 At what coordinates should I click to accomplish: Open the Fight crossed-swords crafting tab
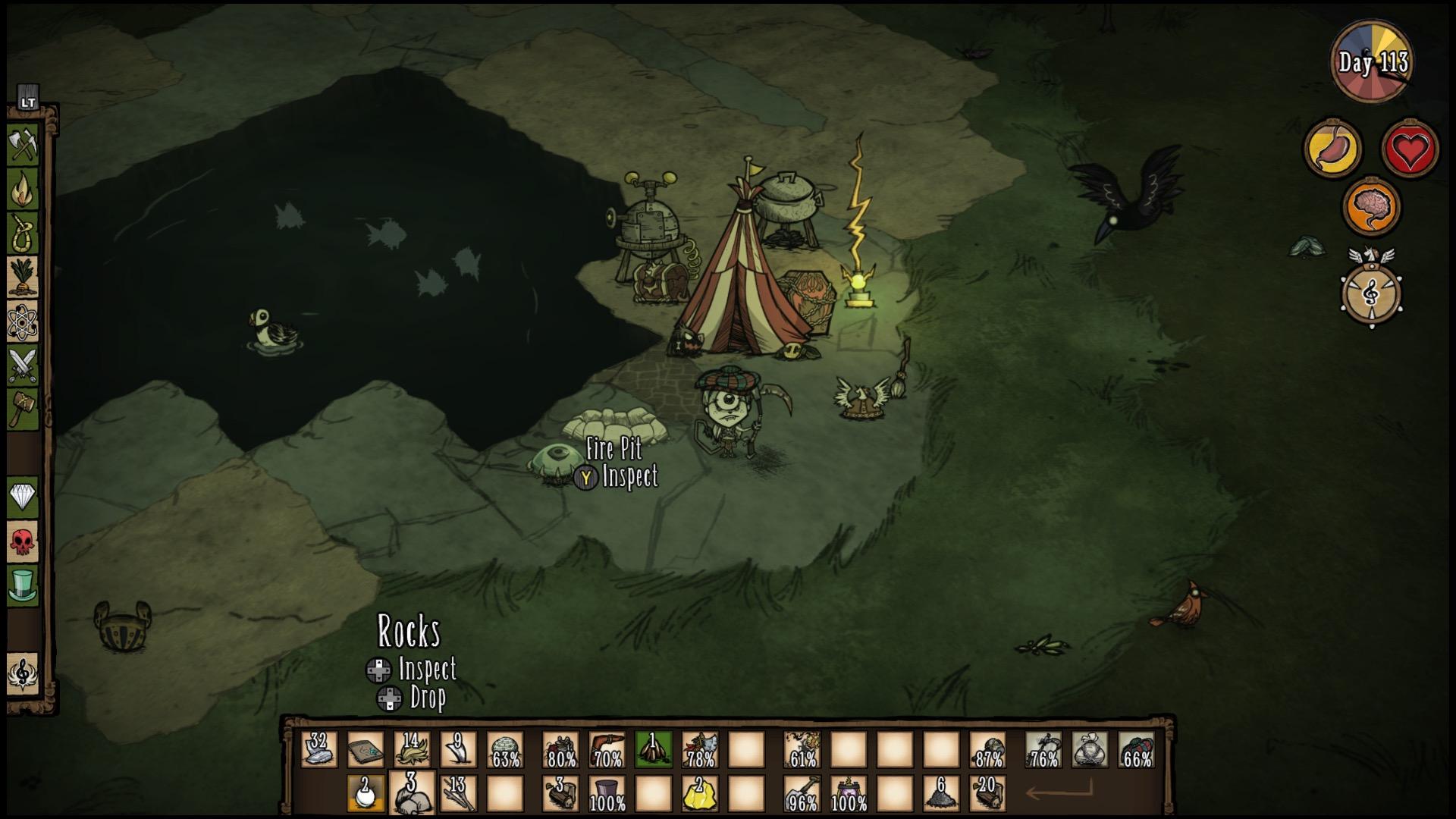click(23, 366)
